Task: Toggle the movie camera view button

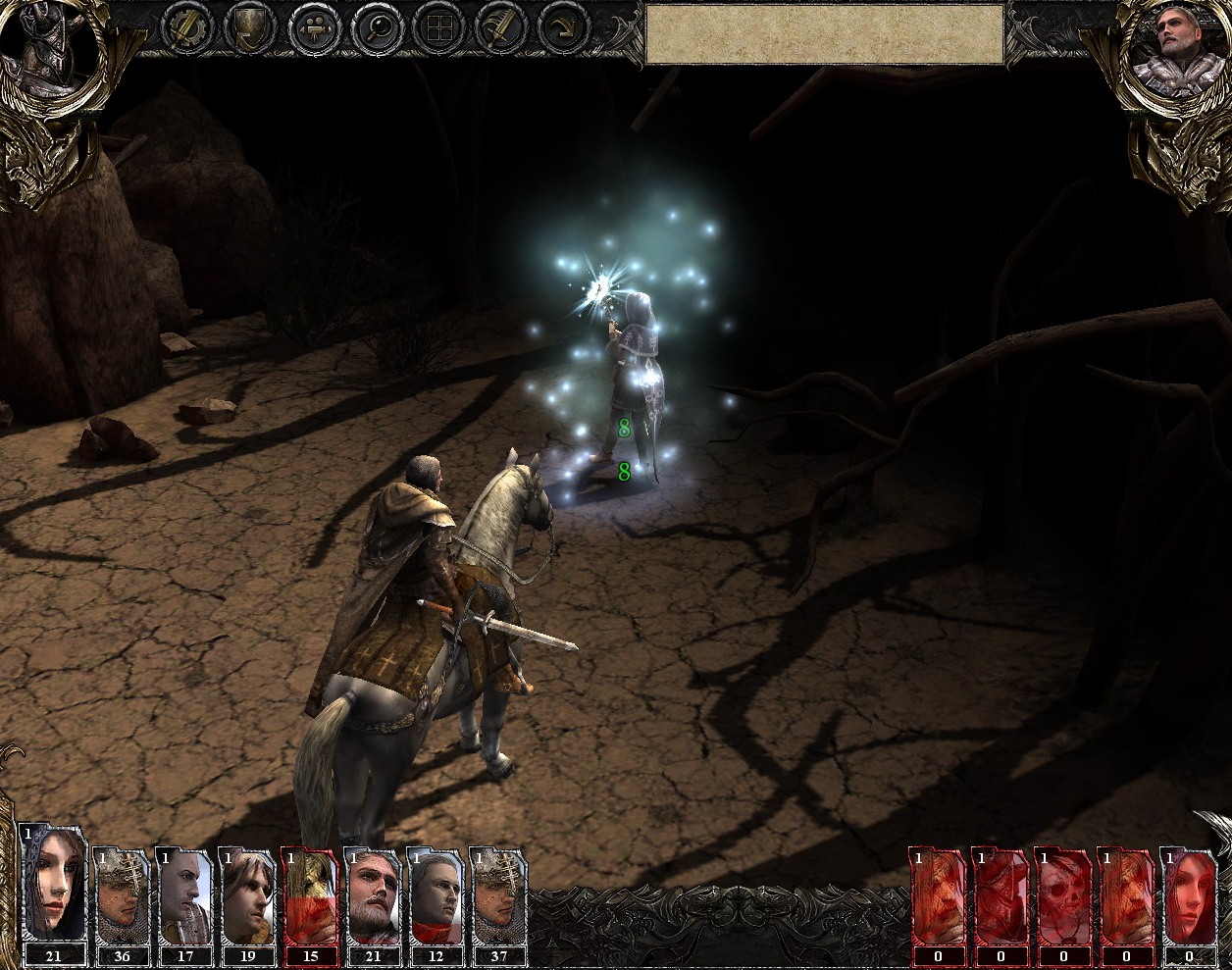Action: coord(313,27)
